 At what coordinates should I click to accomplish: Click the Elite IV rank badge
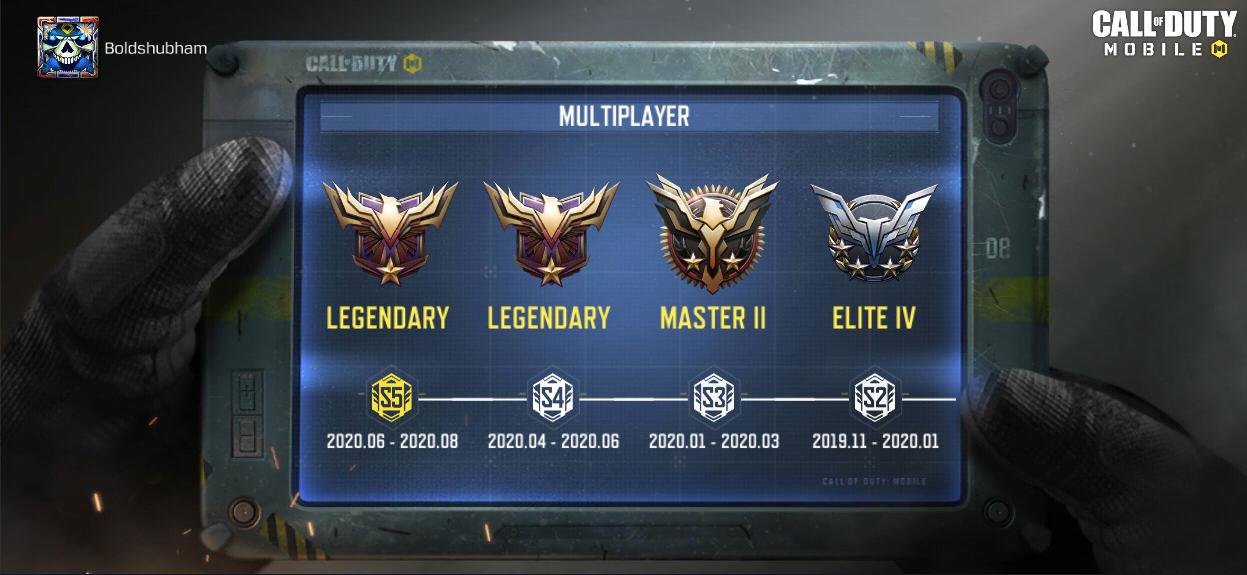[x=874, y=234]
